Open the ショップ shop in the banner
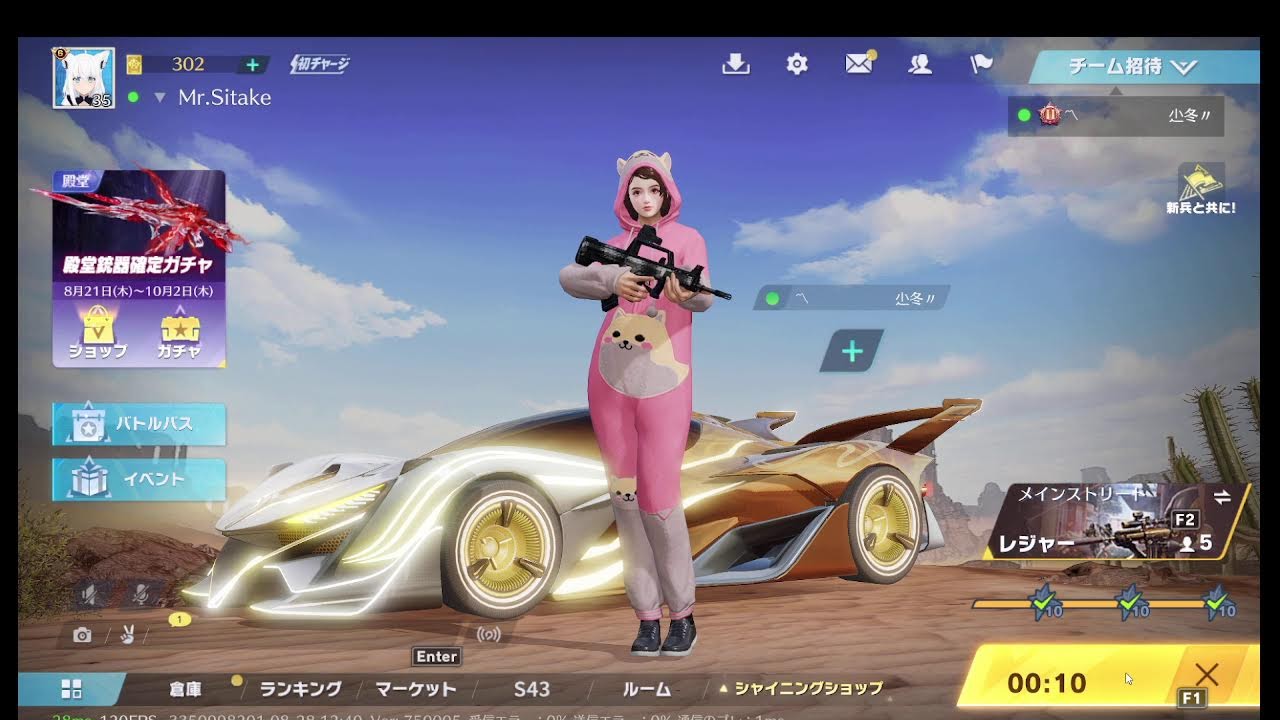The image size is (1280, 720). (x=98, y=333)
